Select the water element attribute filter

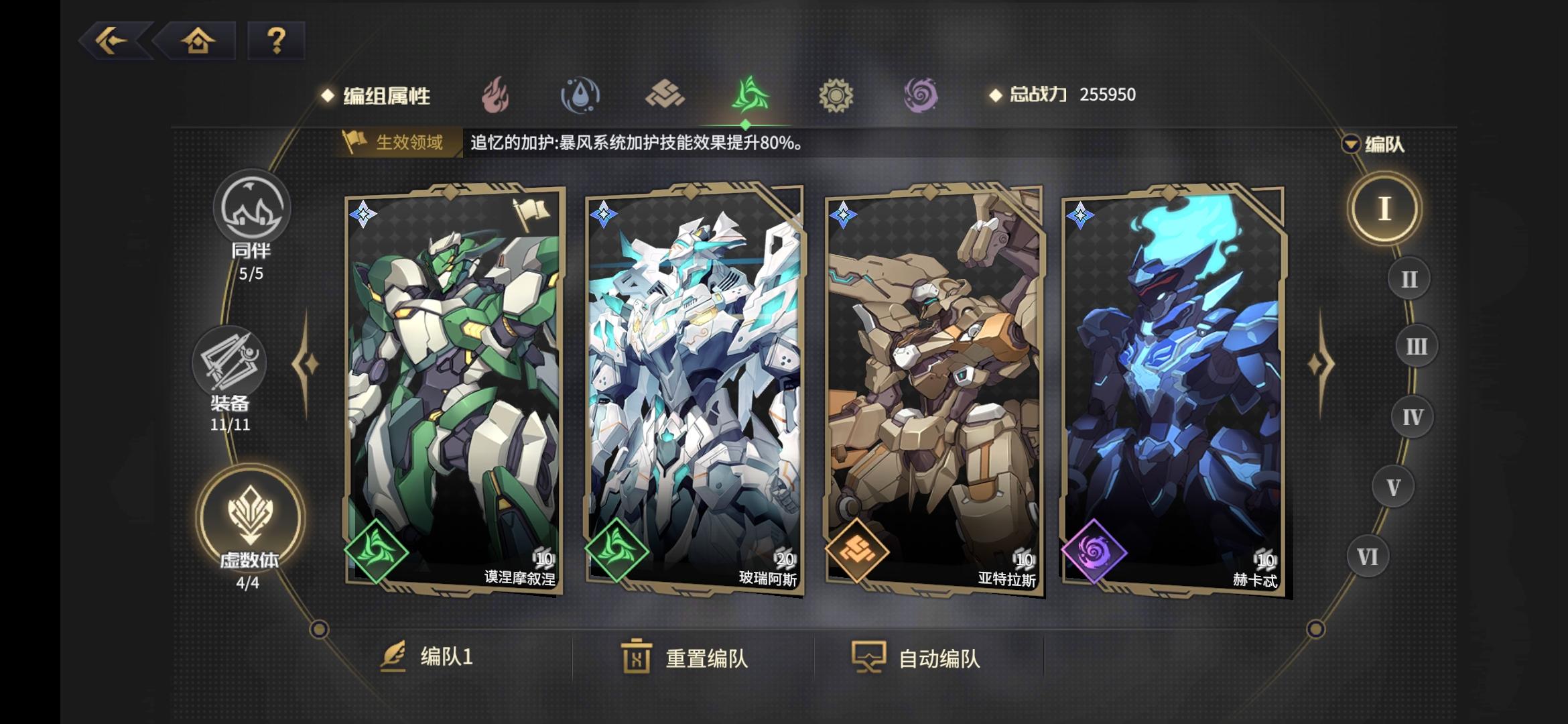point(581,95)
